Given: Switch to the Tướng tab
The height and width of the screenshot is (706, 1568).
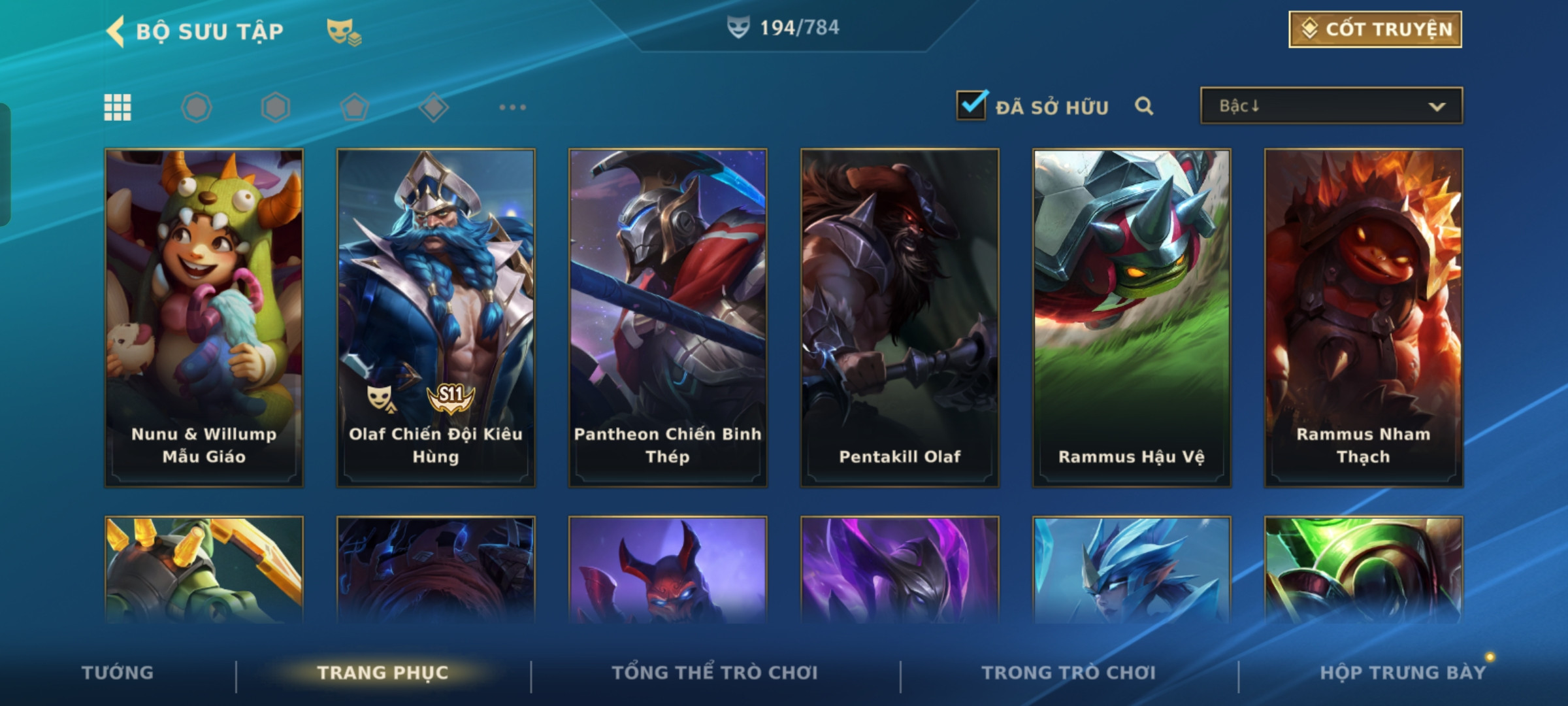Looking at the screenshot, I should click(x=118, y=673).
